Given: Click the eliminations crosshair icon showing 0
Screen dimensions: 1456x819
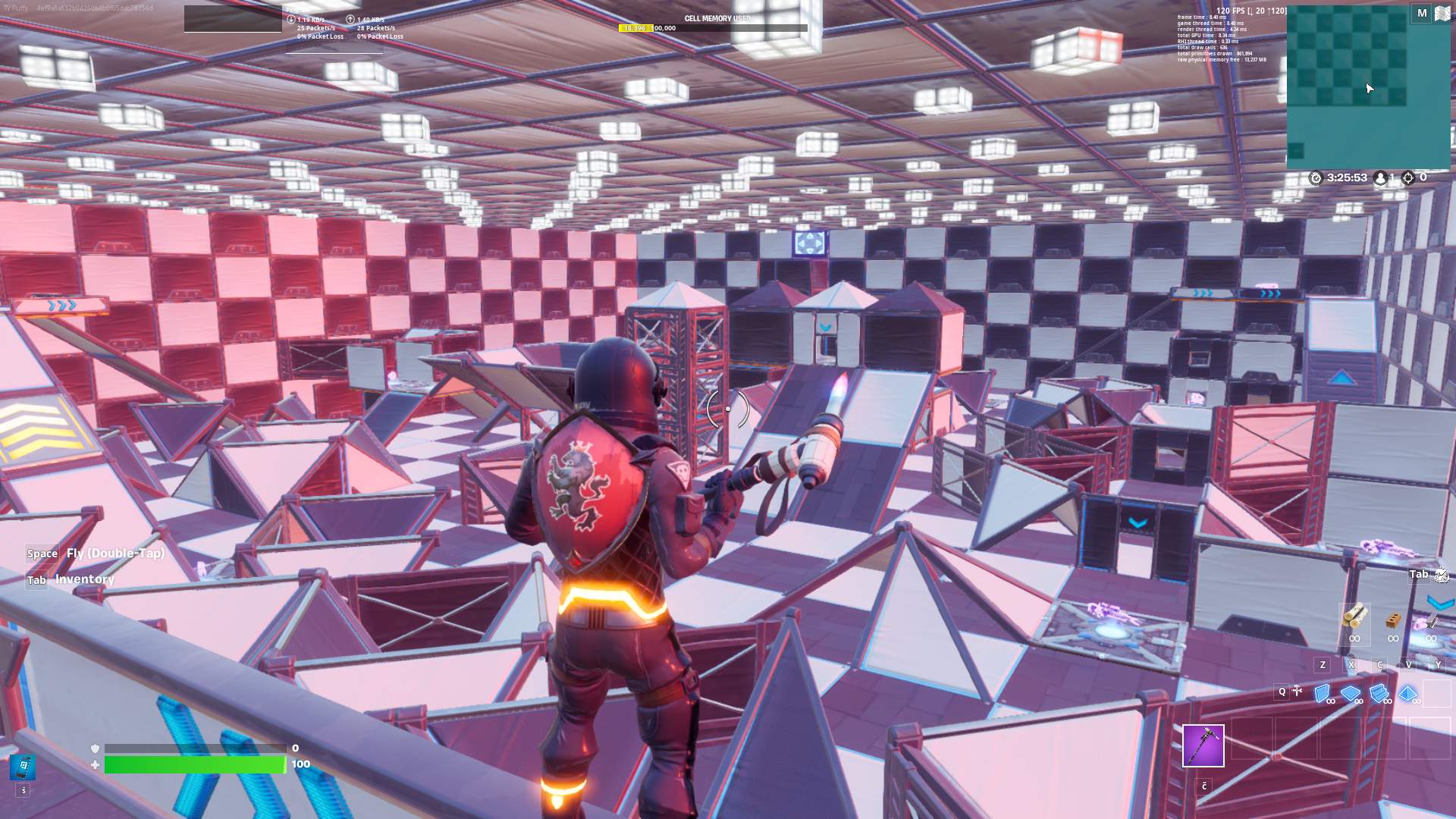Looking at the screenshot, I should [1408, 177].
